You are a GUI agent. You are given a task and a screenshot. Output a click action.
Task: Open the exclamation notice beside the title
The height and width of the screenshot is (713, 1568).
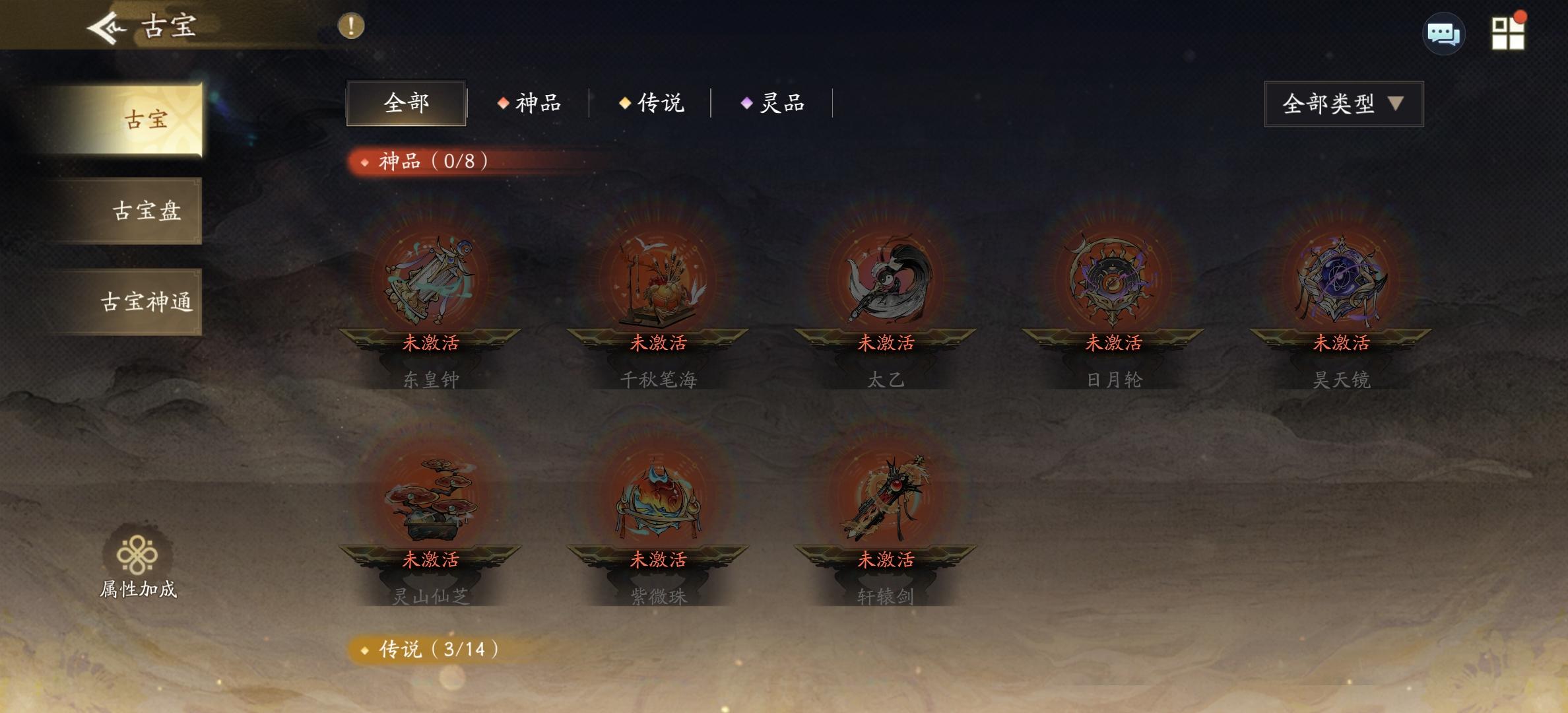(x=350, y=27)
